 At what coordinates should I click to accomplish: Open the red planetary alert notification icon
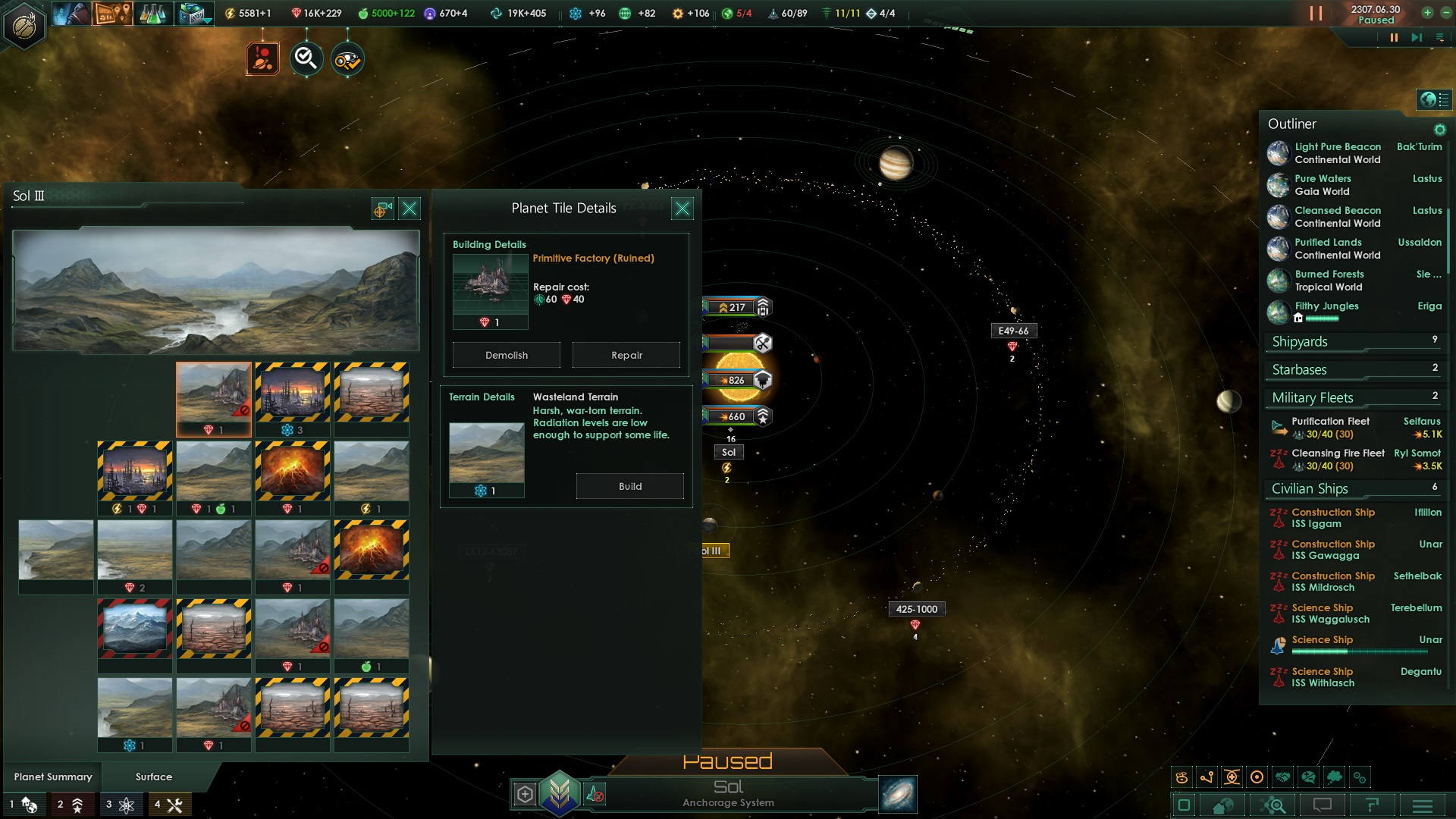(263, 58)
